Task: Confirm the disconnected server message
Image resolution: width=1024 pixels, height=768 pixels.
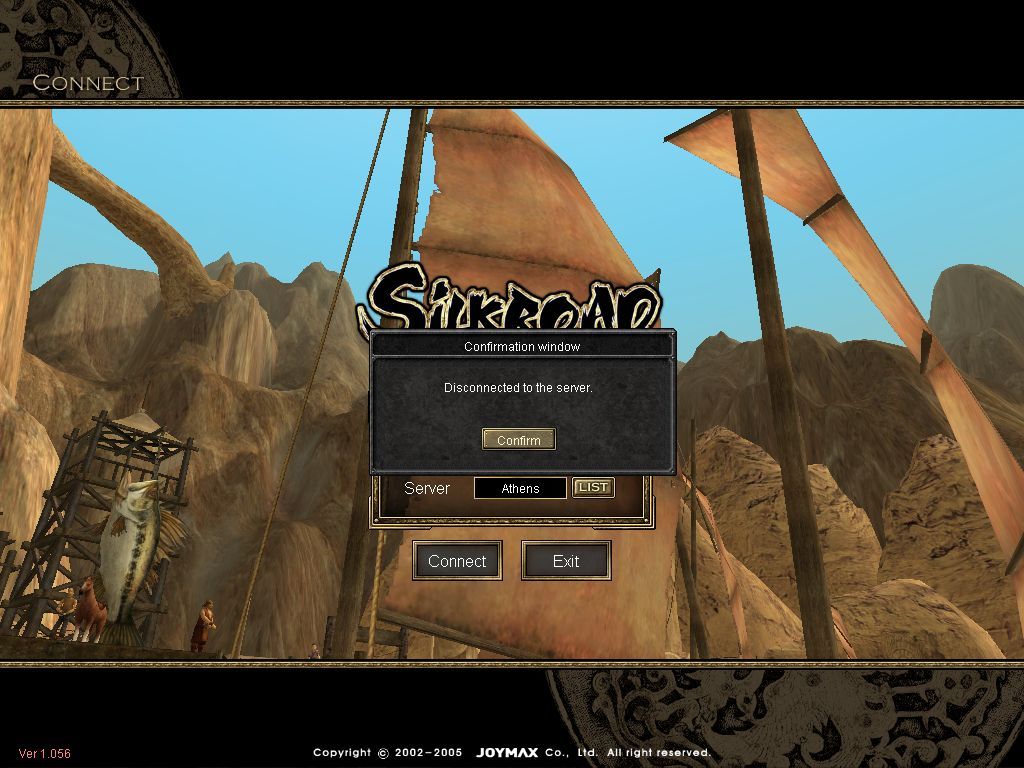Action: click(x=518, y=440)
